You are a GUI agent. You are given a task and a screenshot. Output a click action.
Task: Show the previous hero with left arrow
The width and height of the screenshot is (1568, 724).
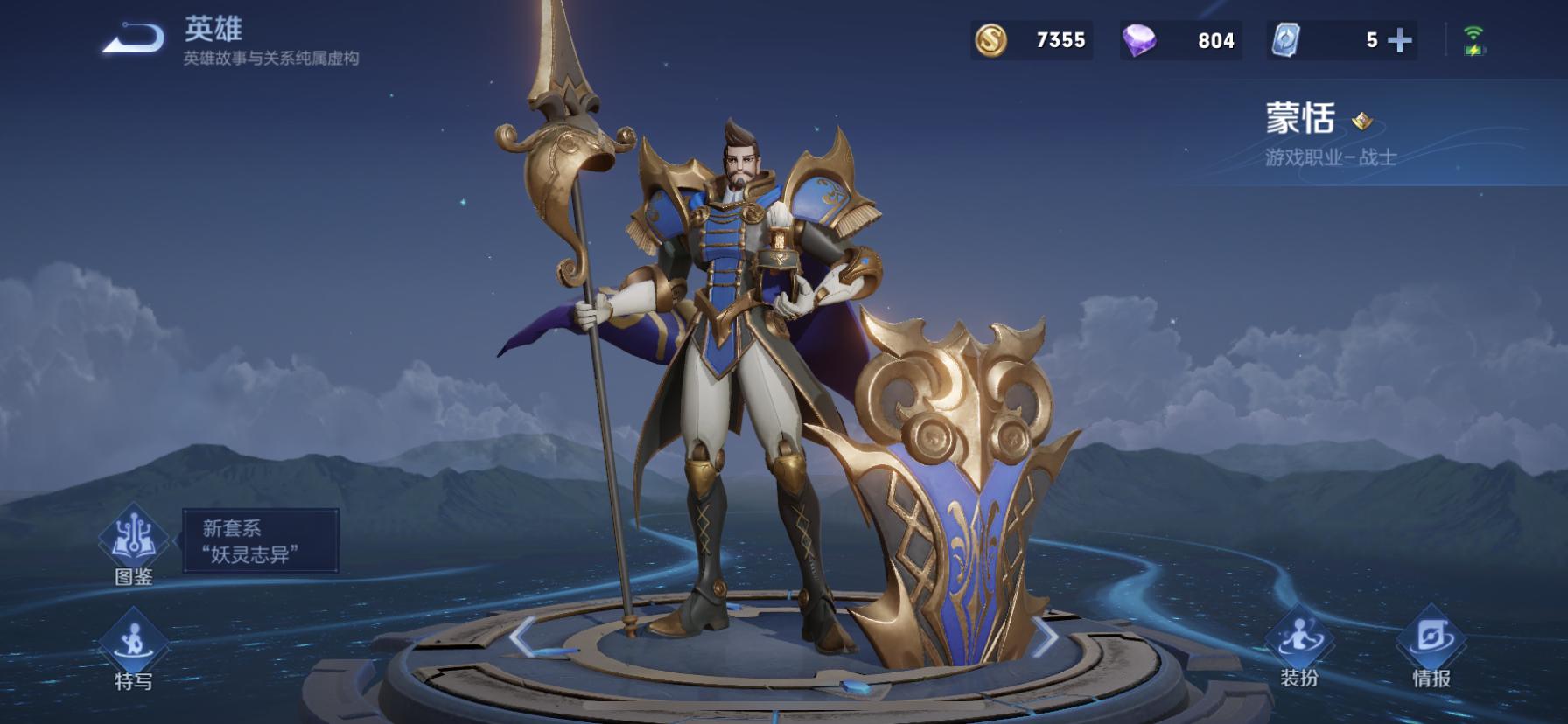522,637
